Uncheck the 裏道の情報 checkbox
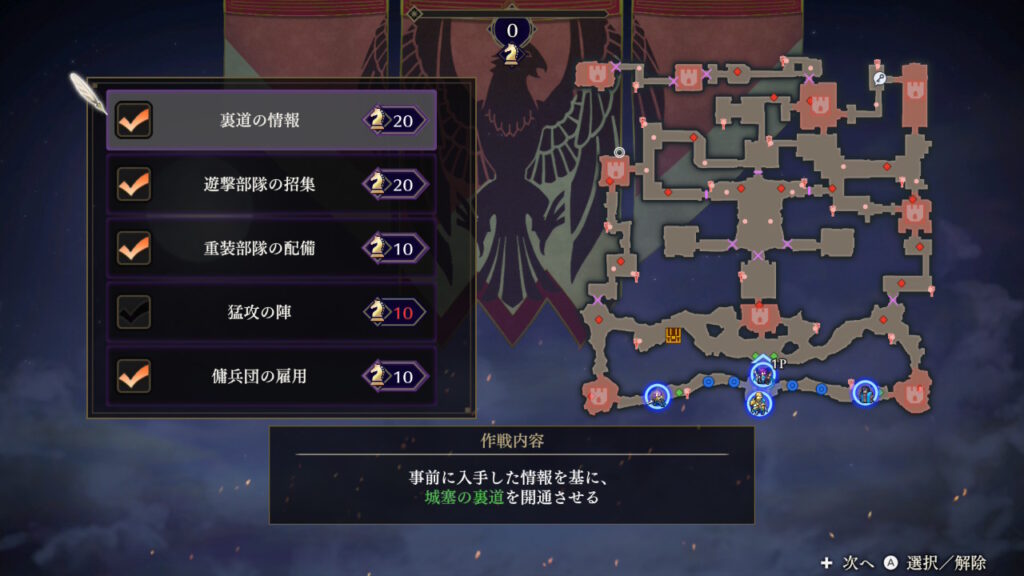This screenshot has height=576, width=1024. pos(134,120)
